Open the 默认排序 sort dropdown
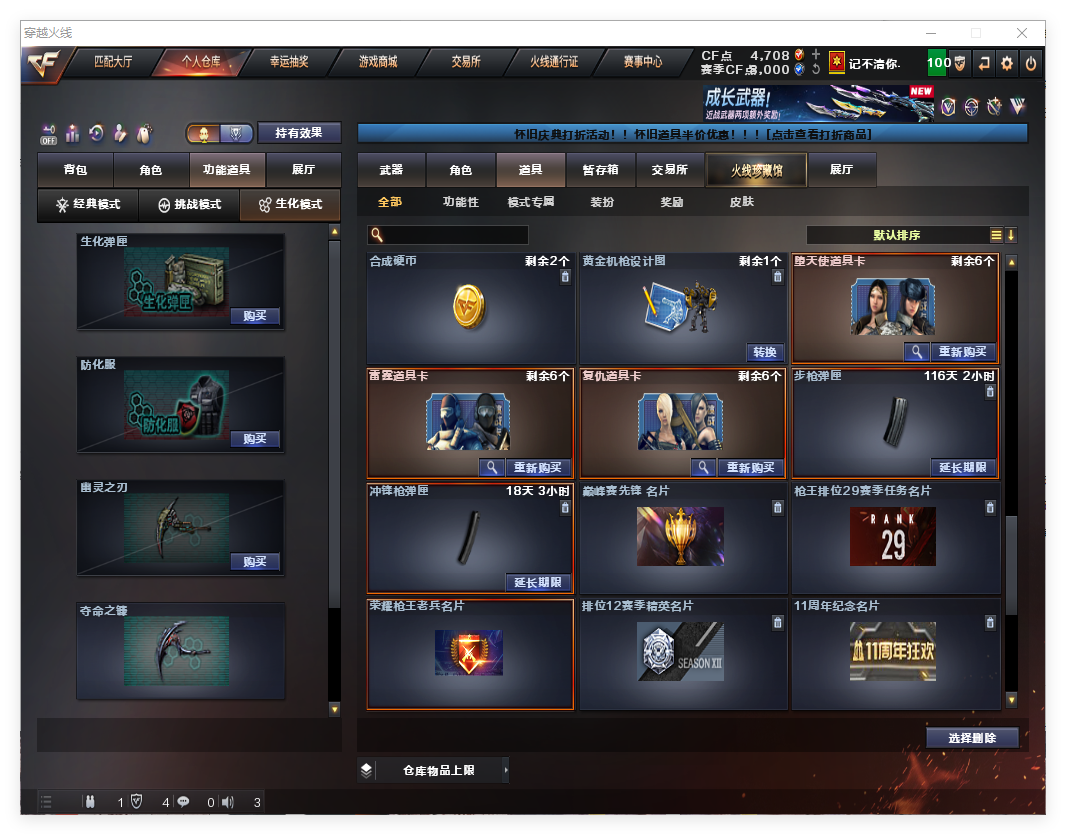The width and height of the screenshot is (1066, 835). 897,235
